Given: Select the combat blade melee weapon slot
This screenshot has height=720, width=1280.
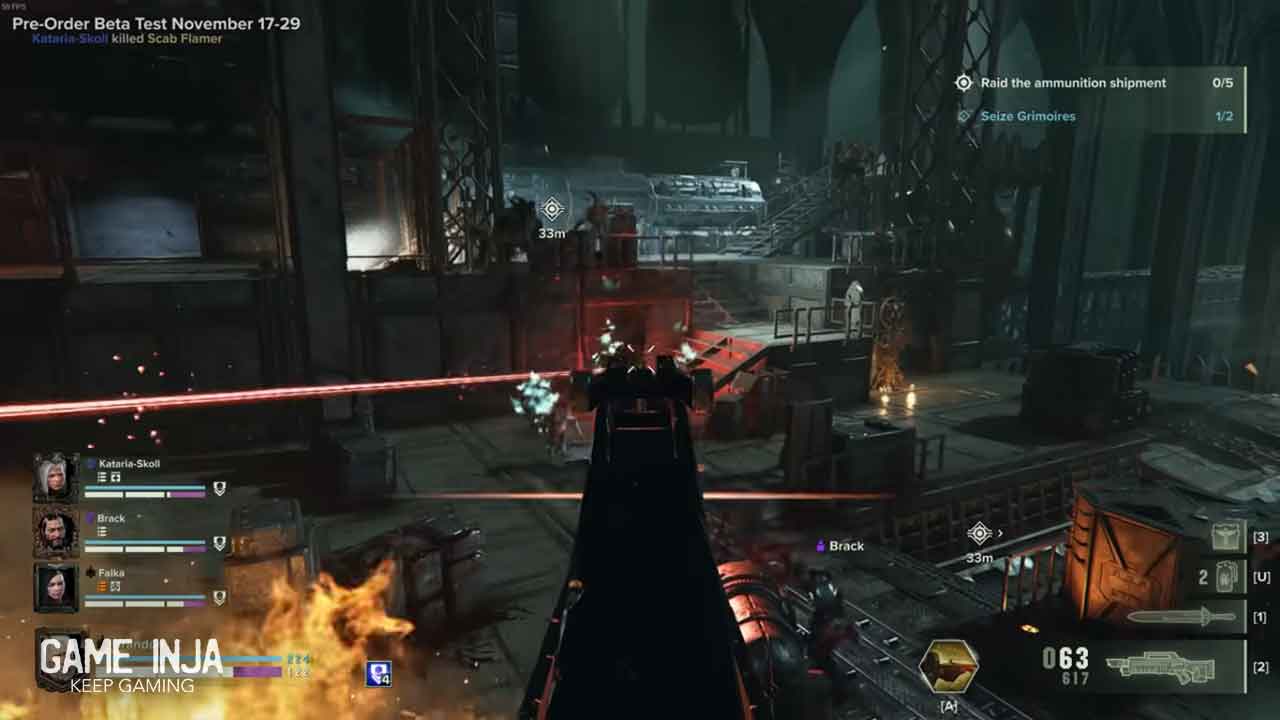Looking at the screenshot, I should tap(1183, 617).
